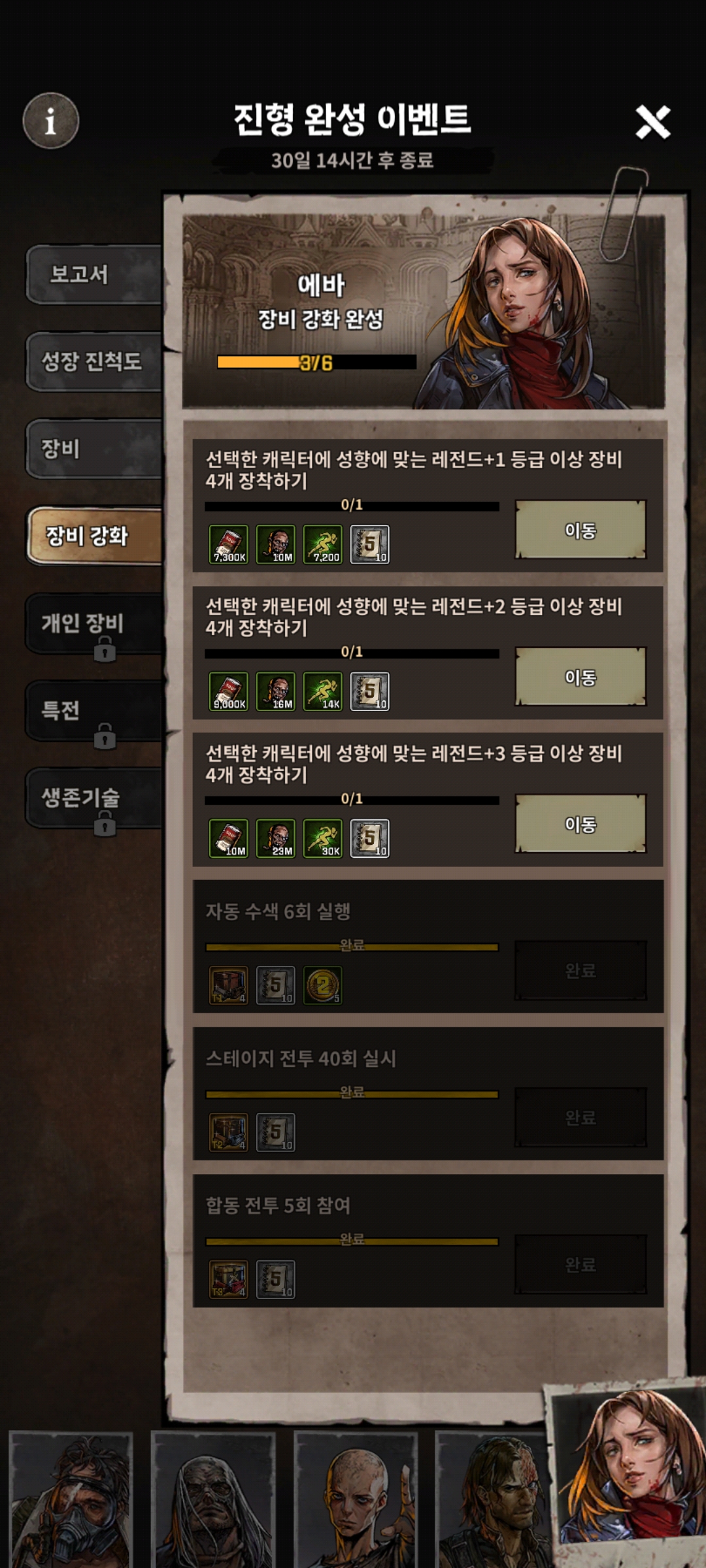
Task: Inspect the 23M zombie head reward
Action: coord(276,838)
